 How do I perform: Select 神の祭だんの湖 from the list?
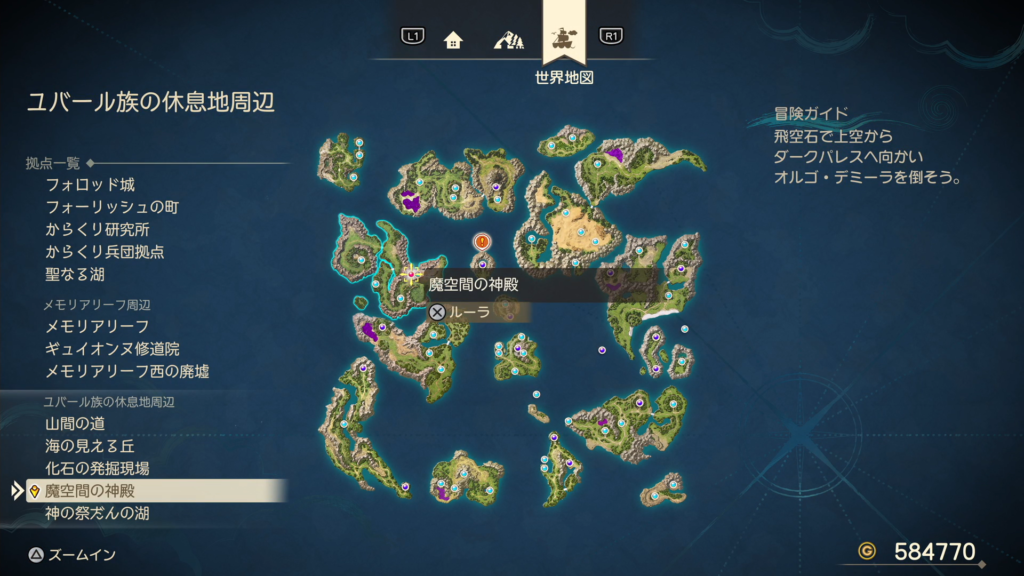coord(97,513)
